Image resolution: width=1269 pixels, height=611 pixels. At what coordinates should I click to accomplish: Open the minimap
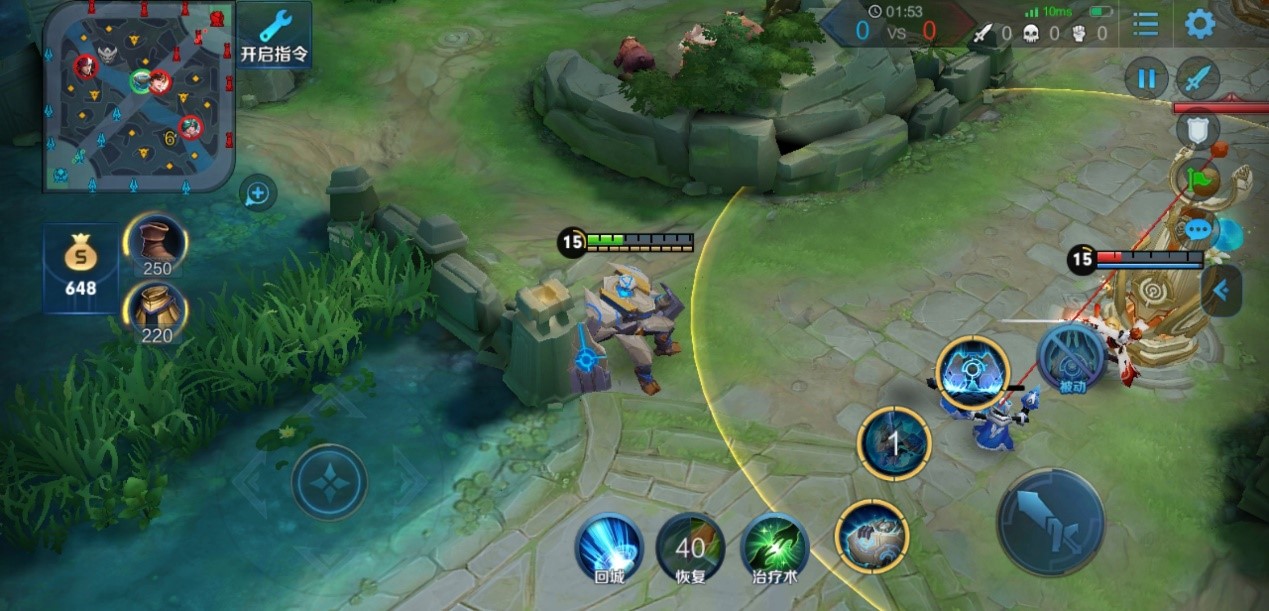138,96
